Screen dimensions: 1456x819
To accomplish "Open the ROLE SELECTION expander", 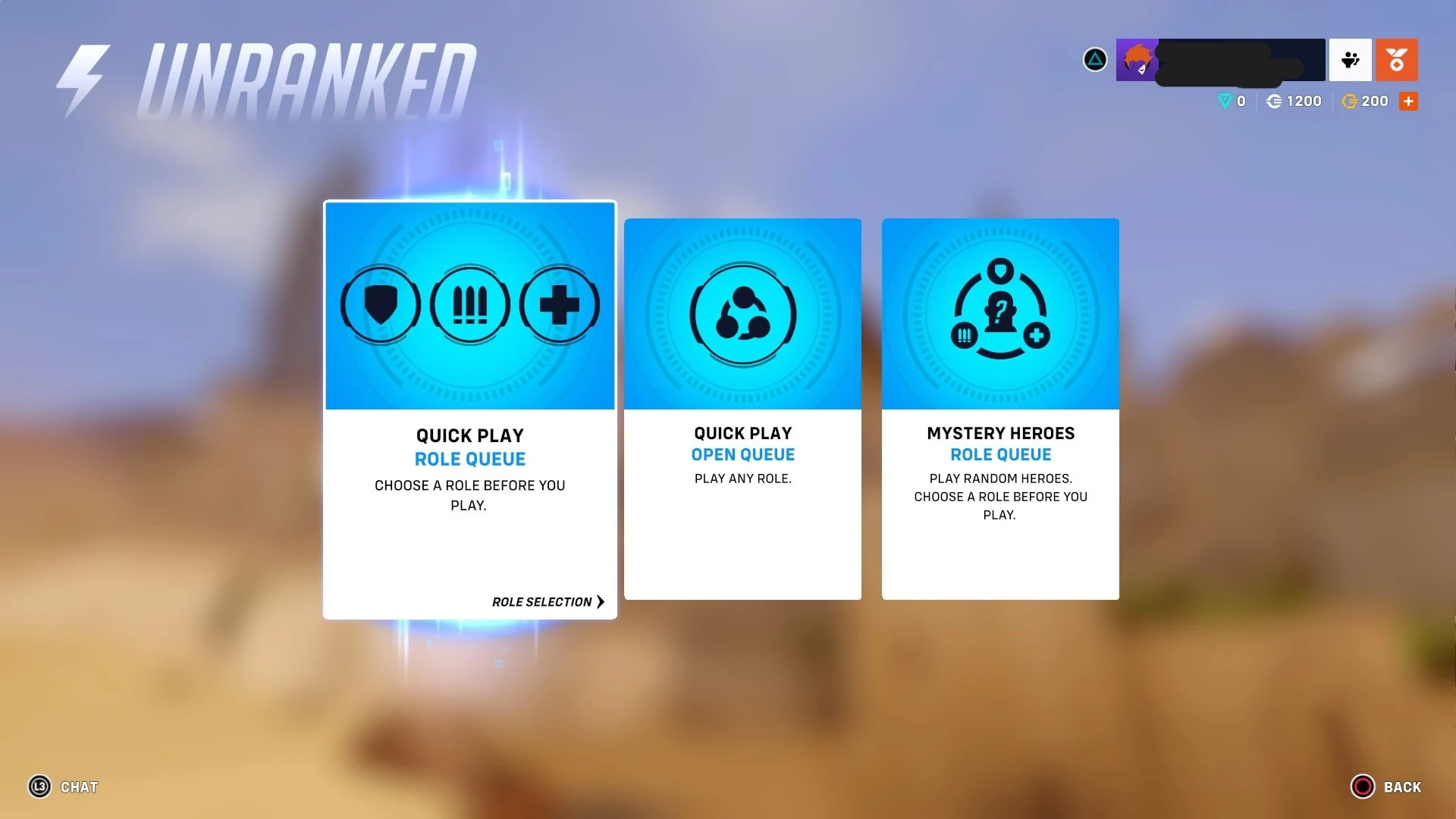I will pyautogui.click(x=548, y=601).
